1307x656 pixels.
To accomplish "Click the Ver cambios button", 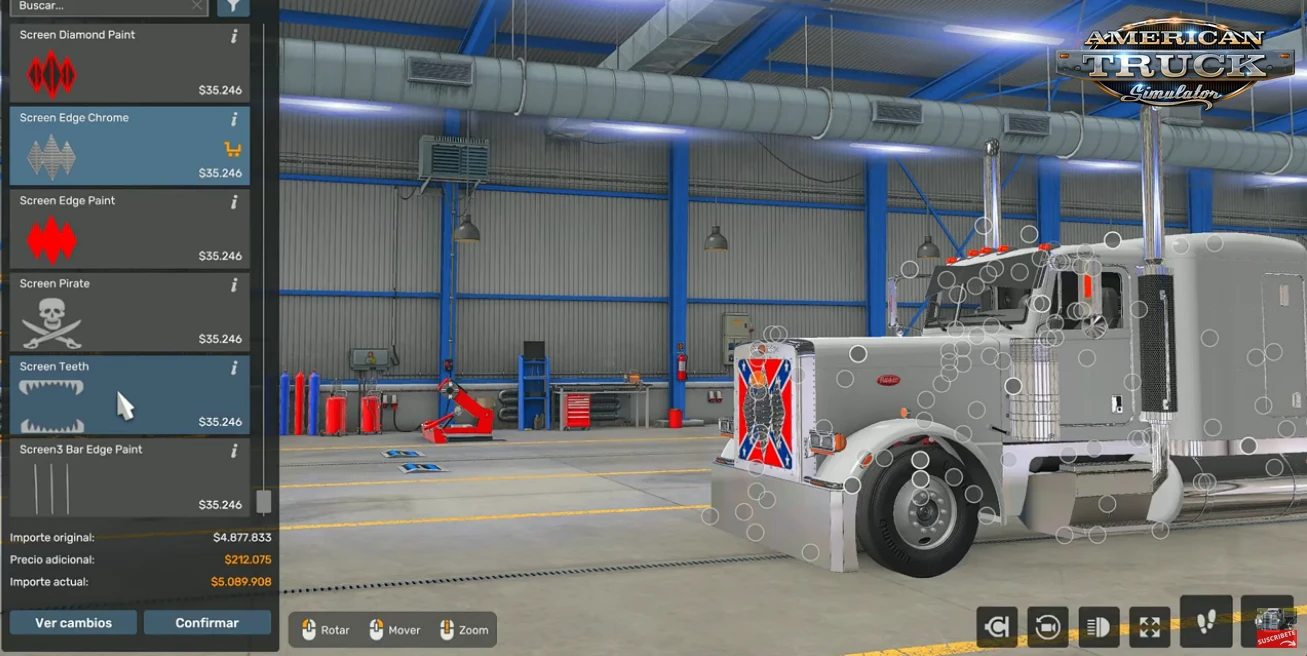I will (73, 623).
